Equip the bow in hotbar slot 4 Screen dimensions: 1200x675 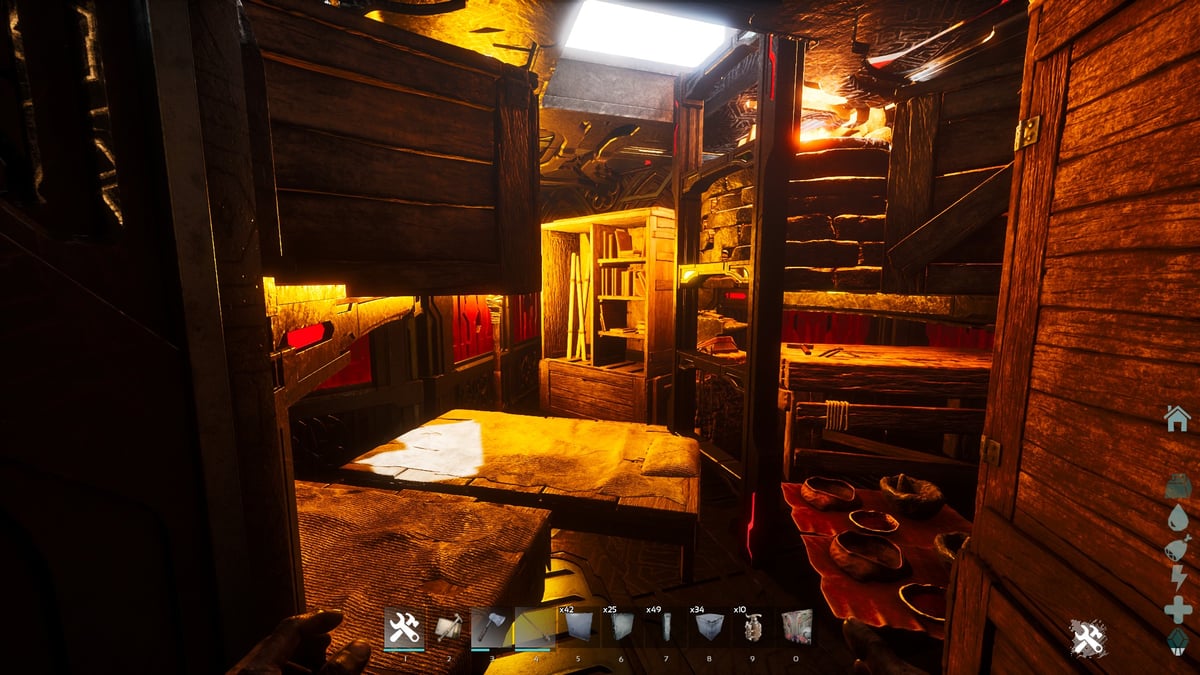coord(535,628)
